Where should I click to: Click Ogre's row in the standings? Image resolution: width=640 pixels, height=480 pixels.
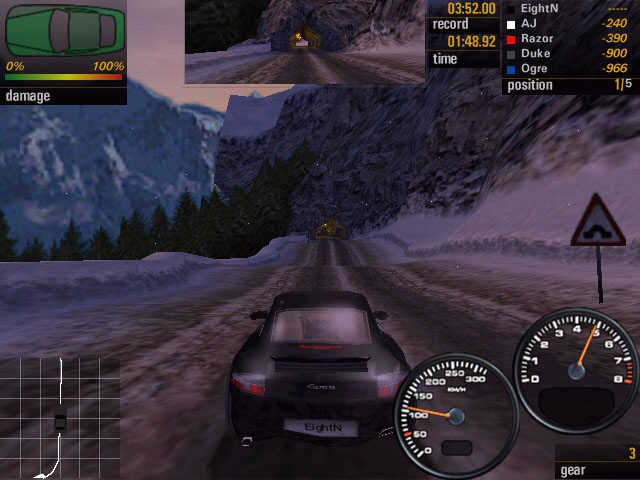(570, 68)
